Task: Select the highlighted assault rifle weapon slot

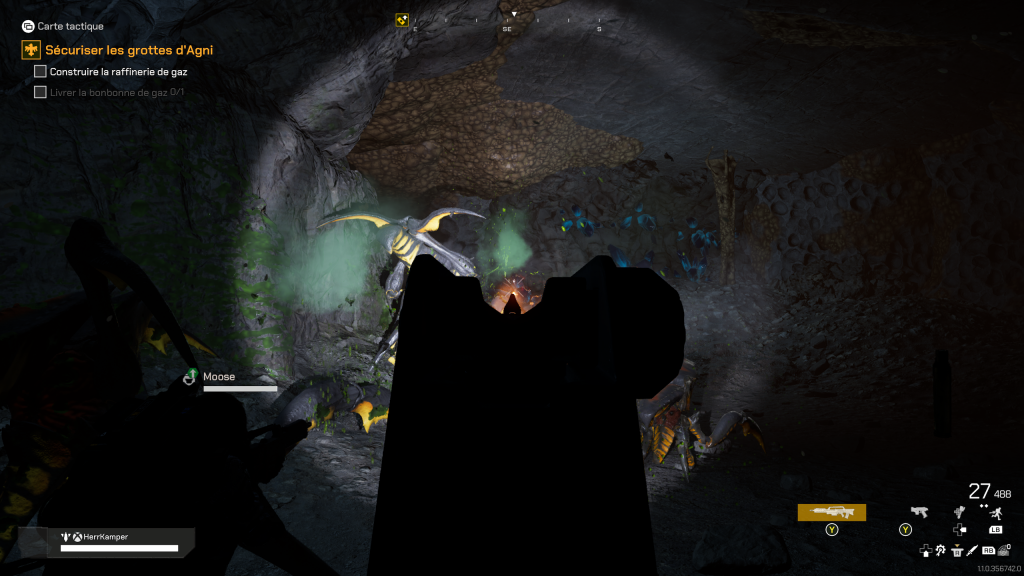Action: tap(831, 512)
